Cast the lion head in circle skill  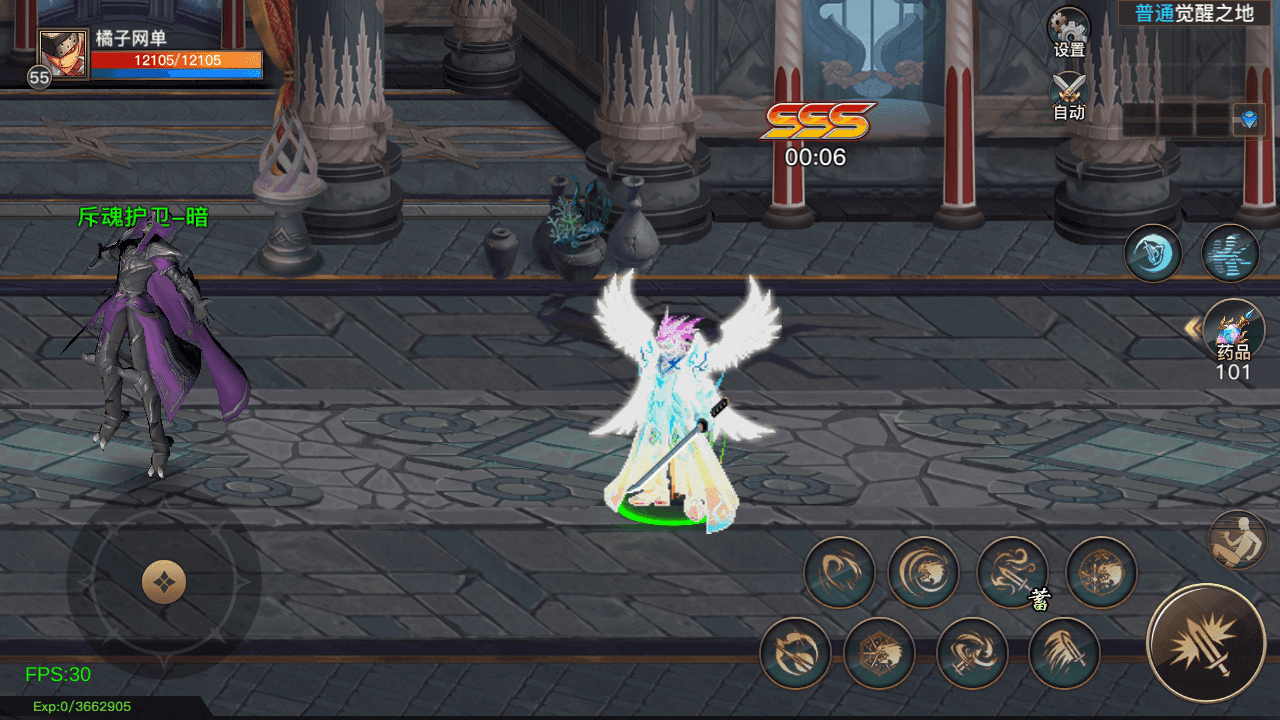click(x=1101, y=573)
